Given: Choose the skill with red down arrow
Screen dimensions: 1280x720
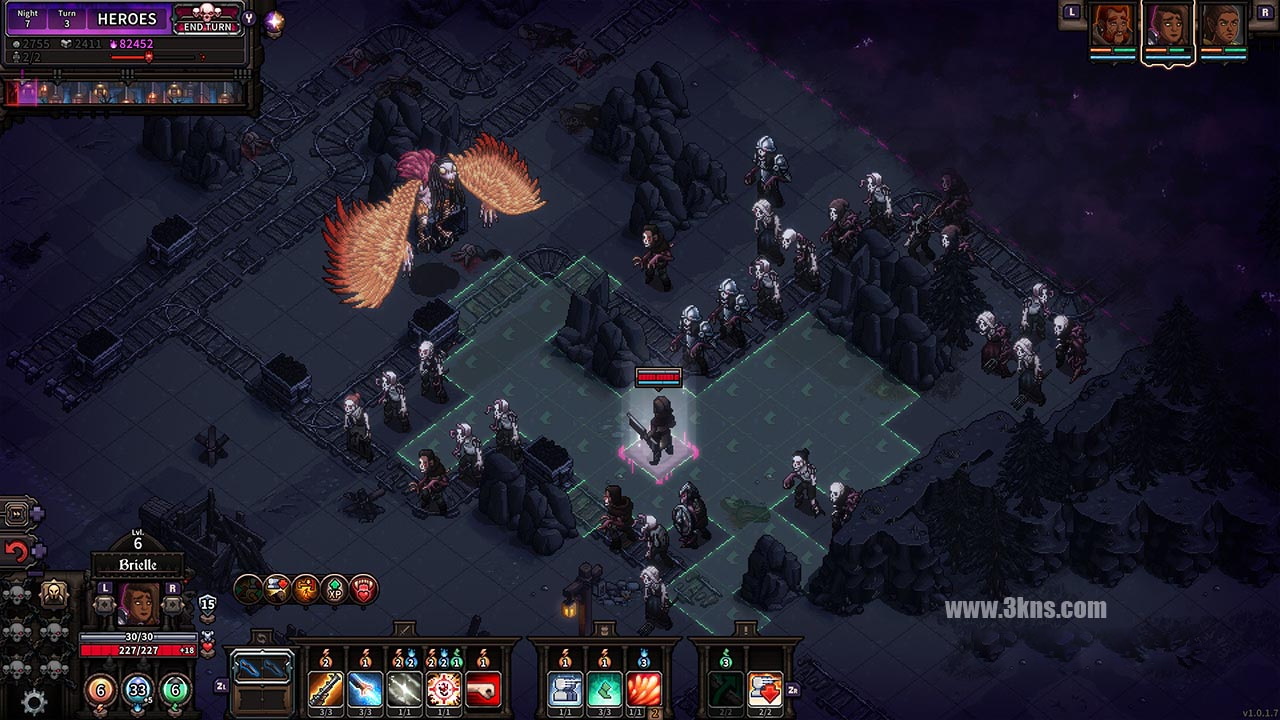Looking at the screenshot, I should click(765, 689).
